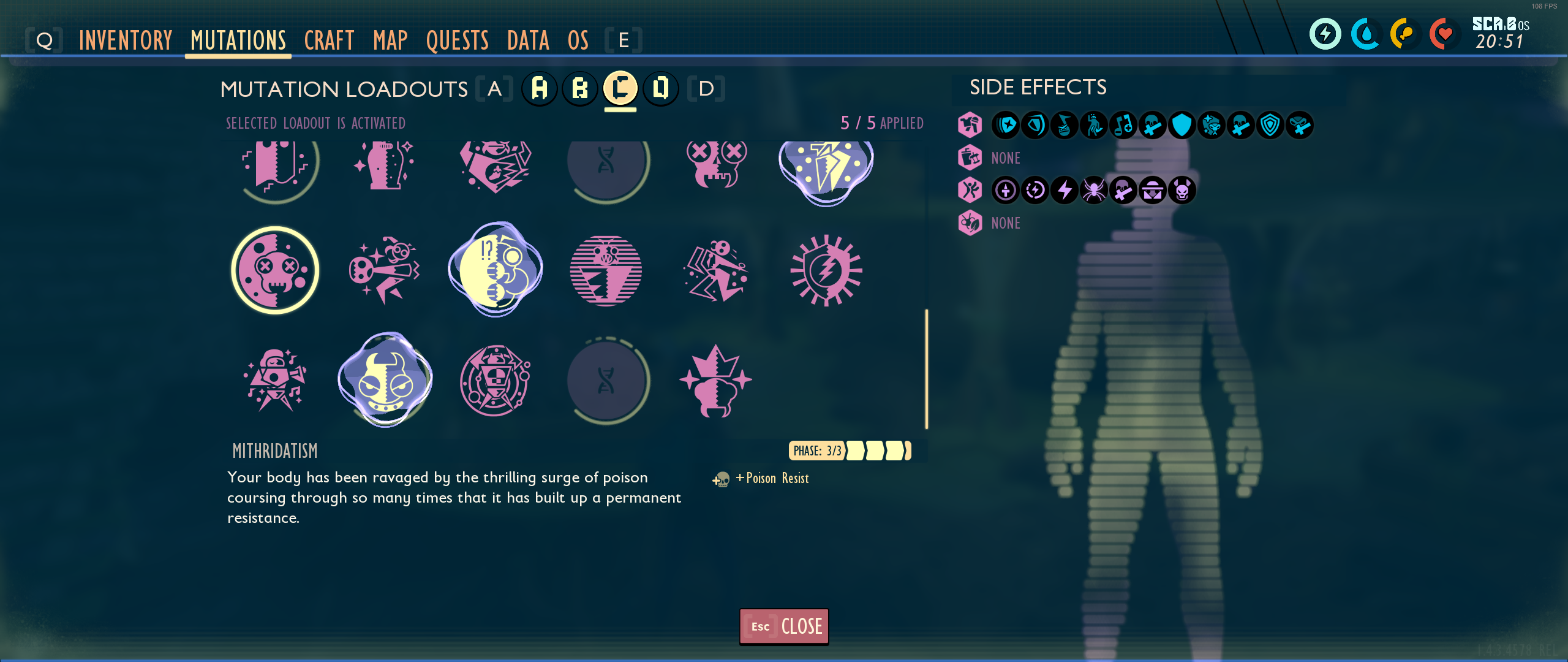Switch to the CRAFT tab
1568x662 pixels.
329,40
